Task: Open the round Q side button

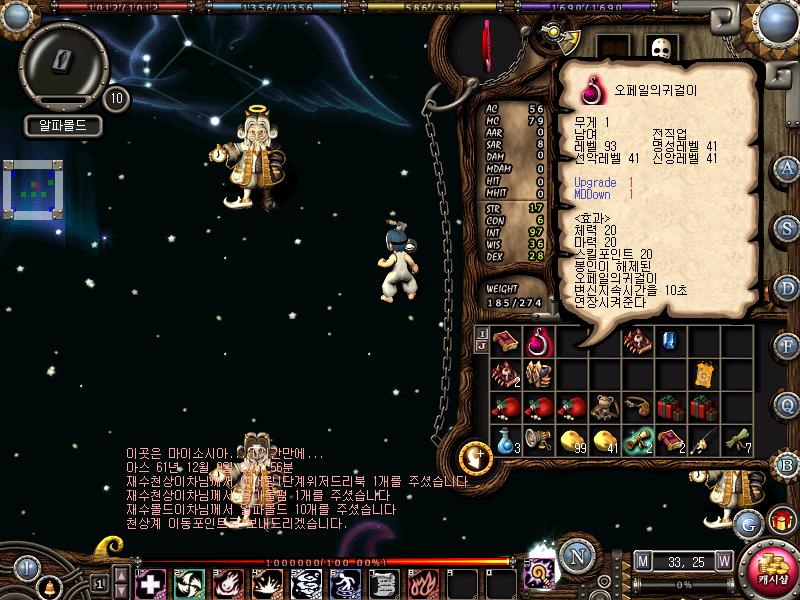Action: click(787, 404)
